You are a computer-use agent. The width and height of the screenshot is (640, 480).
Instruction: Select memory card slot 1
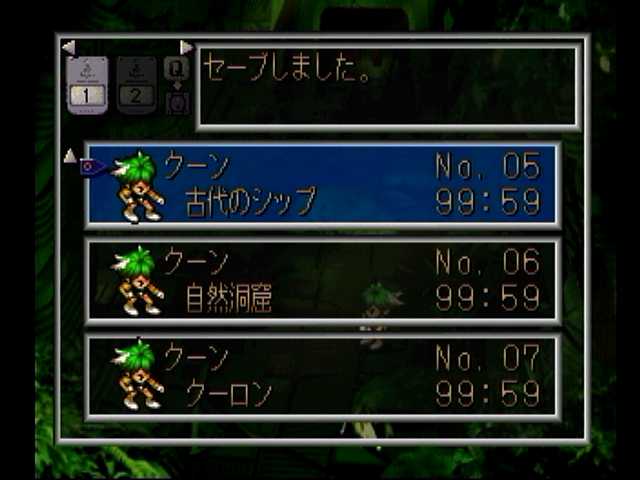point(87,84)
